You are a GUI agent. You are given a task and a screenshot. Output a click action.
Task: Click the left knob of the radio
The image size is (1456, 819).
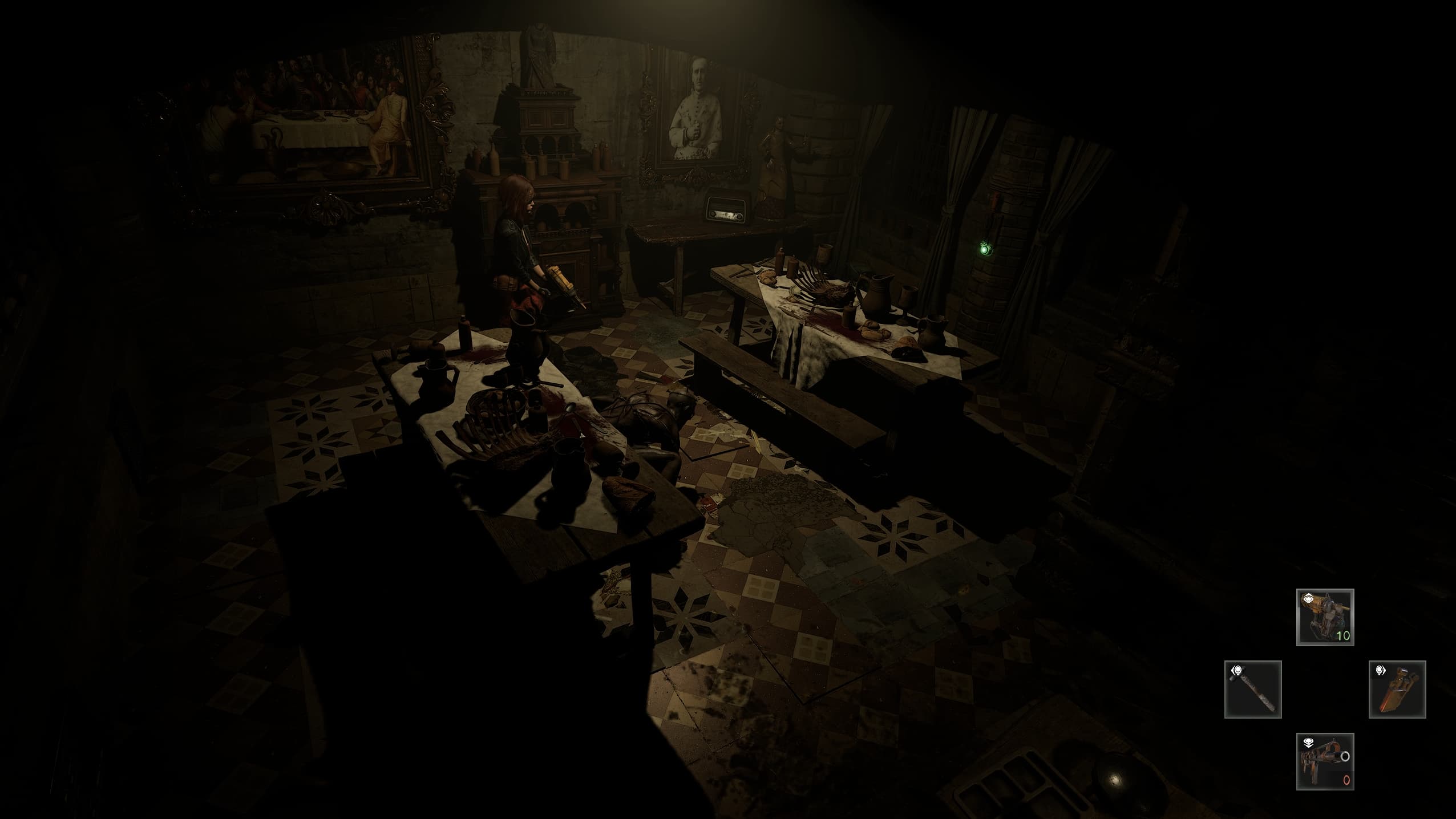point(713,214)
